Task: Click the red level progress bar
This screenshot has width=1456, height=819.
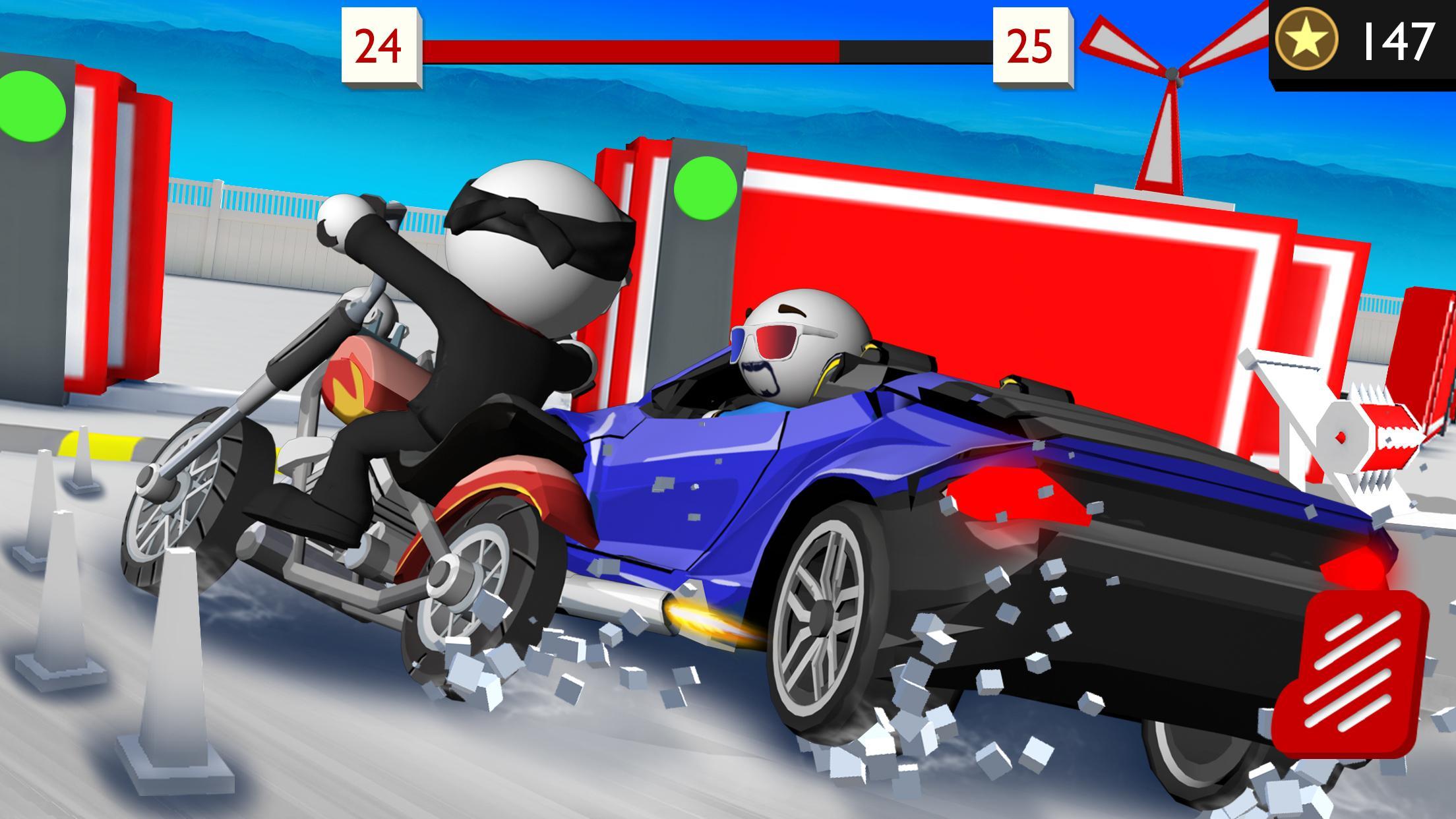Action: (x=633, y=45)
